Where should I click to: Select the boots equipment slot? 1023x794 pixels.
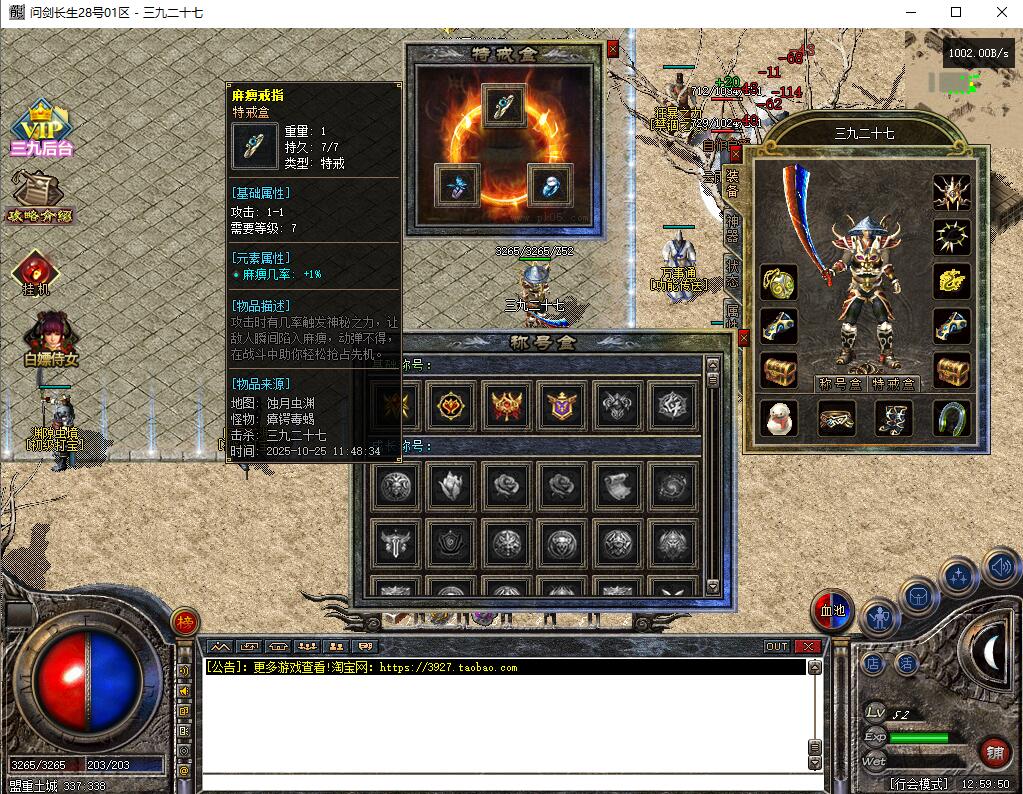tap(894, 418)
